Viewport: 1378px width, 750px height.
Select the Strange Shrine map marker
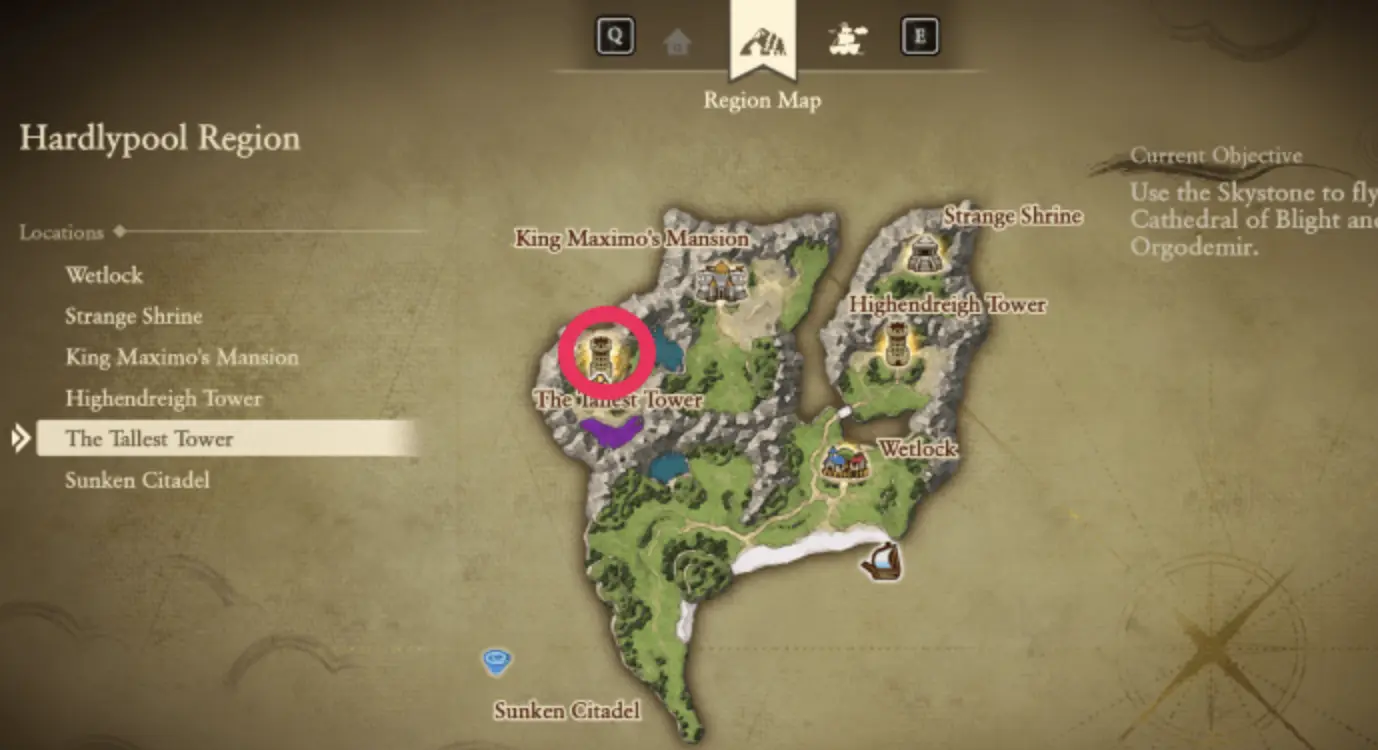924,253
